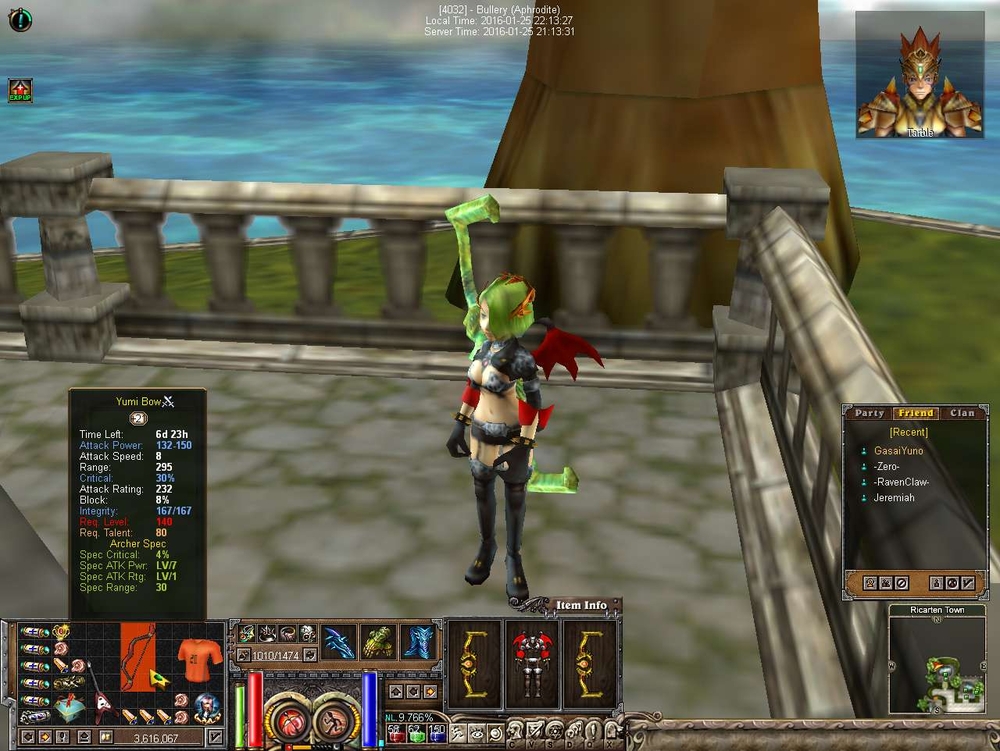Click the character armor preview slot
Image resolution: width=1000 pixels, height=751 pixels.
point(532,661)
